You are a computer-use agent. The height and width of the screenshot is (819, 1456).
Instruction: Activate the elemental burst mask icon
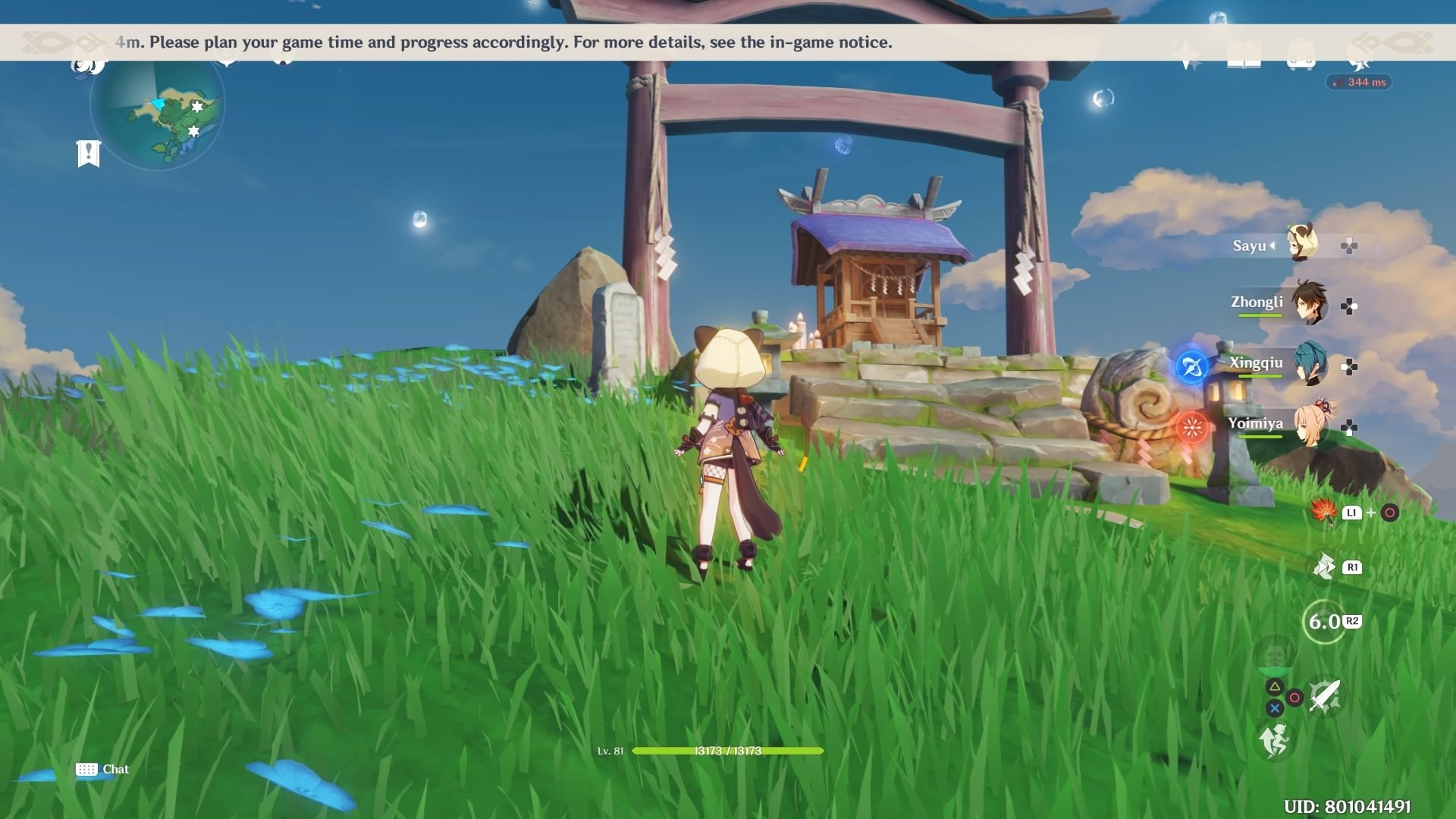[x=1274, y=654]
